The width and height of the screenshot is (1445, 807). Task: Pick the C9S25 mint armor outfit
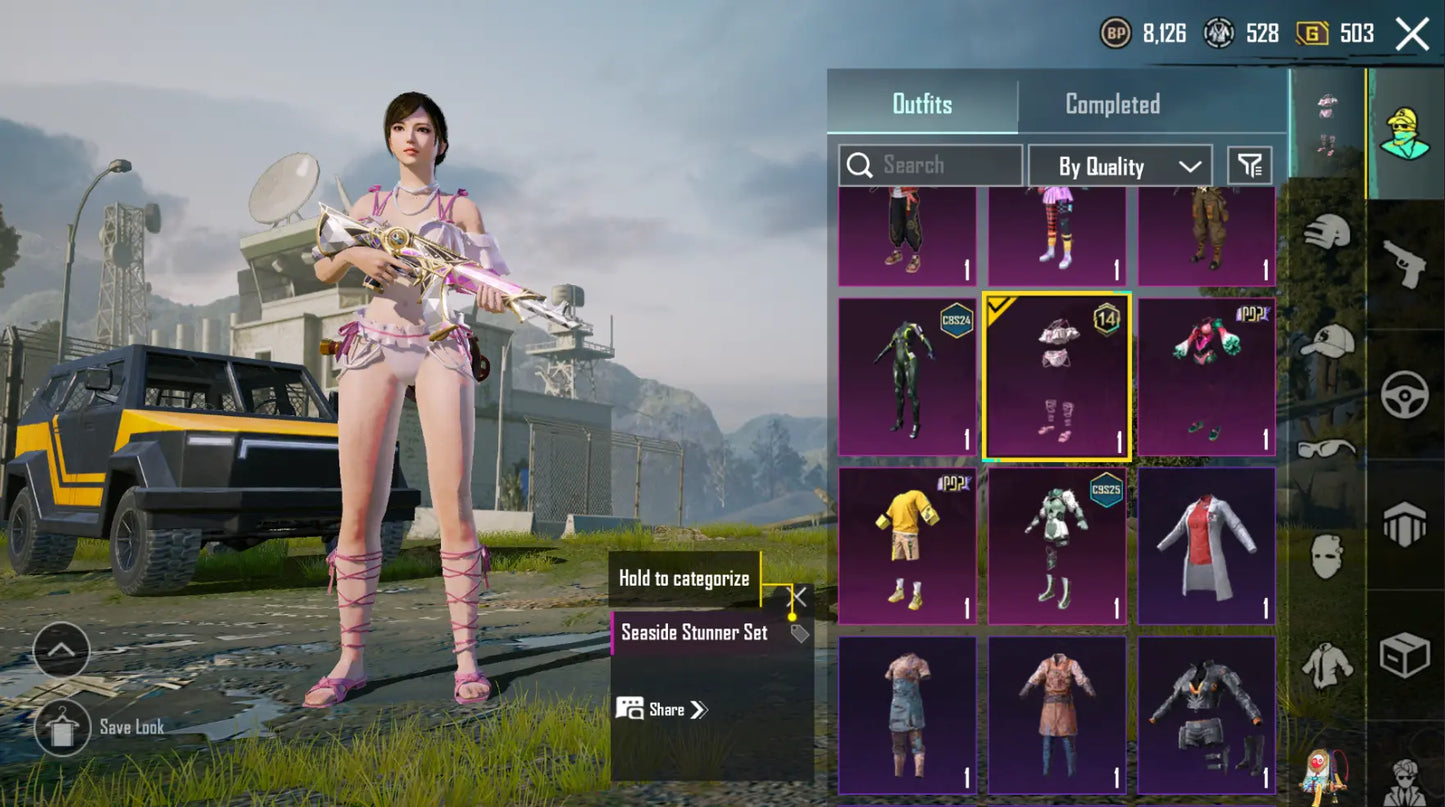tap(1056, 546)
